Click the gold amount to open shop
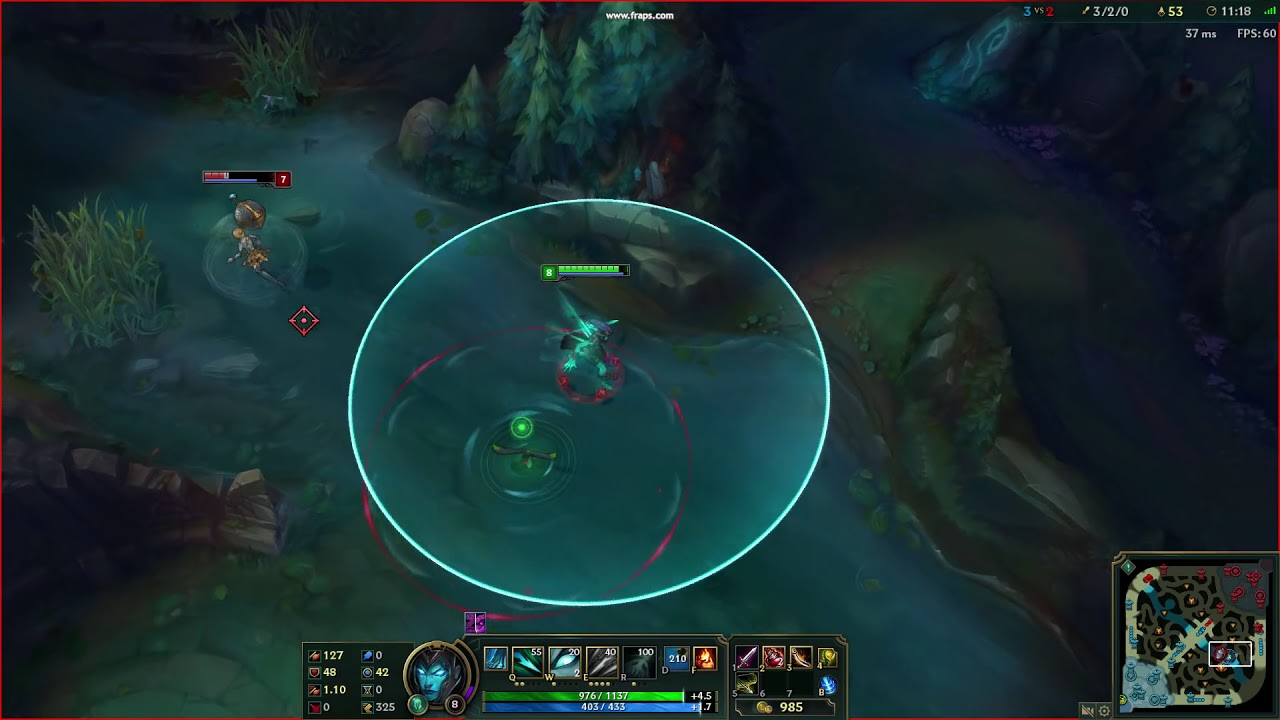1280x720 pixels. pyautogui.click(x=790, y=707)
